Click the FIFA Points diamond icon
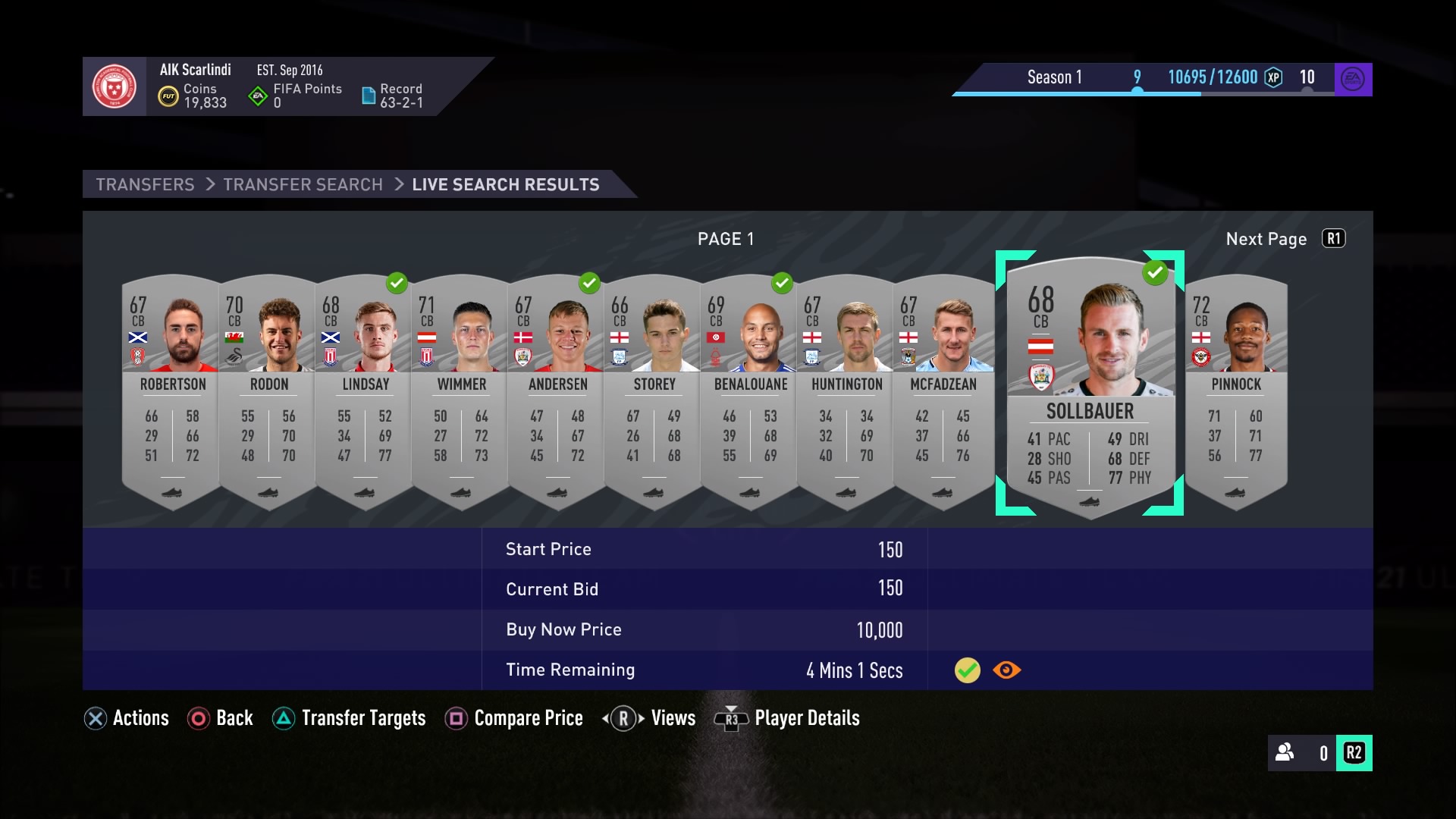The image size is (1456, 819). (x=256, y=94)
